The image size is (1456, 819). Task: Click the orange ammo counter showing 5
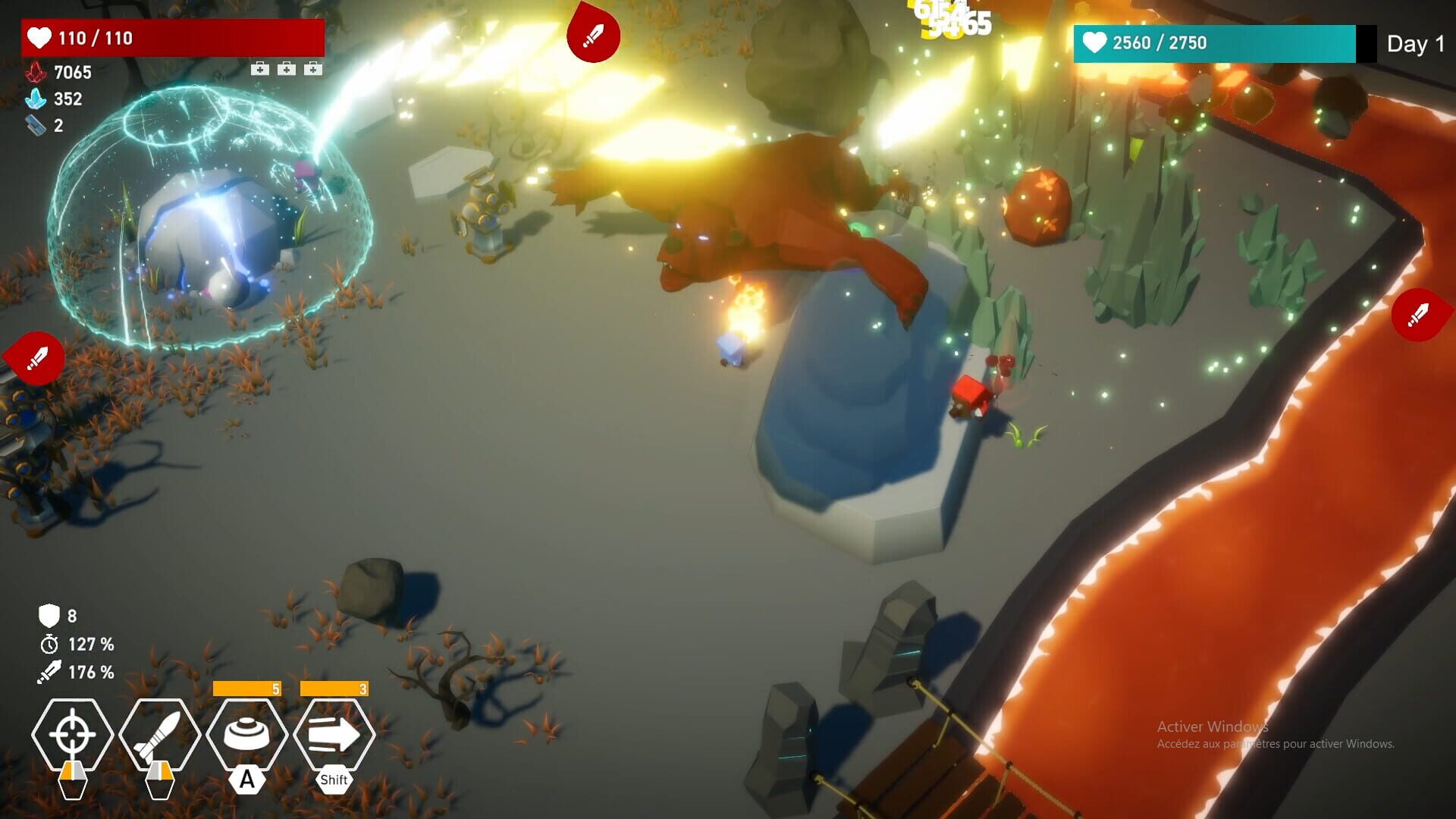tap(247, 690)
